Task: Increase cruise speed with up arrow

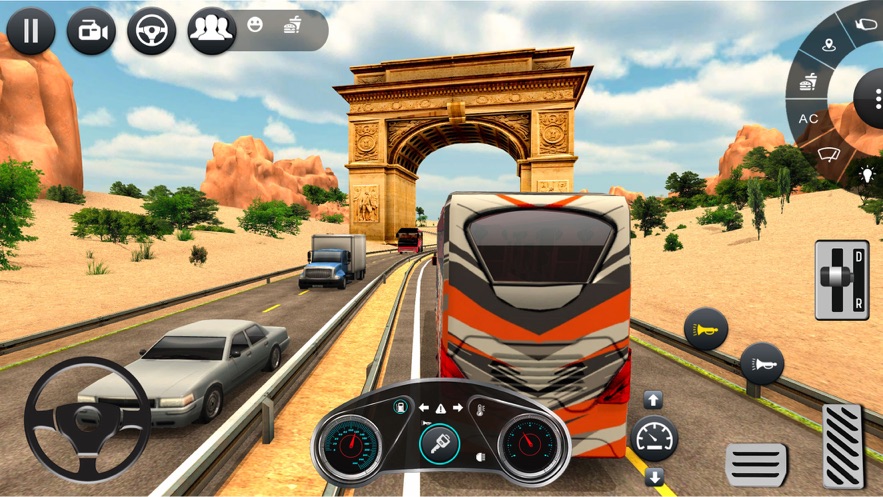Action: (653, 400)
